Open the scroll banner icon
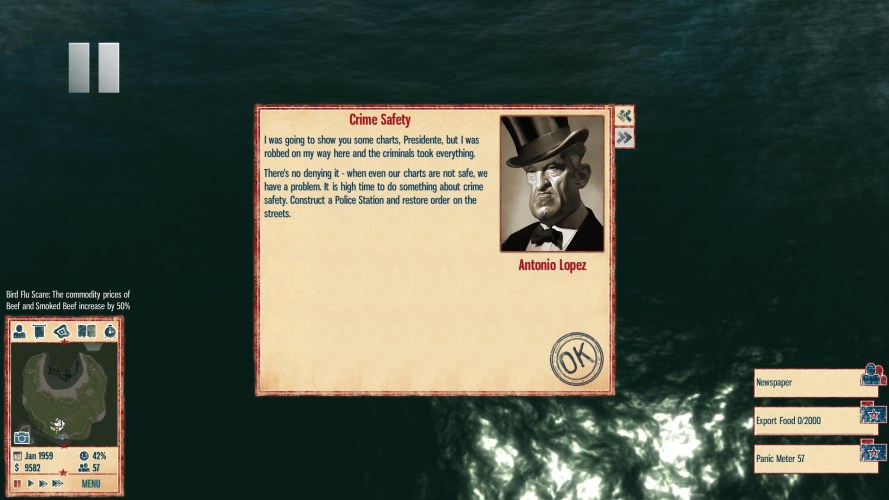Screen dimensions: 889x500 [40, 331]
